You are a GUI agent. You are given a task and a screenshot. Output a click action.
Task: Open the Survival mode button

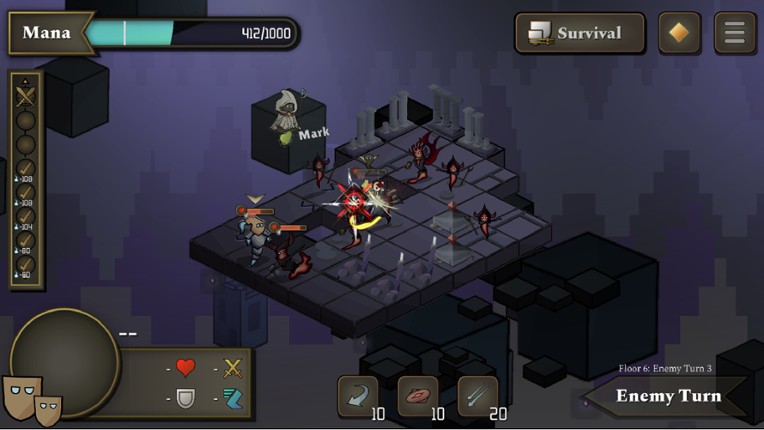580,33
